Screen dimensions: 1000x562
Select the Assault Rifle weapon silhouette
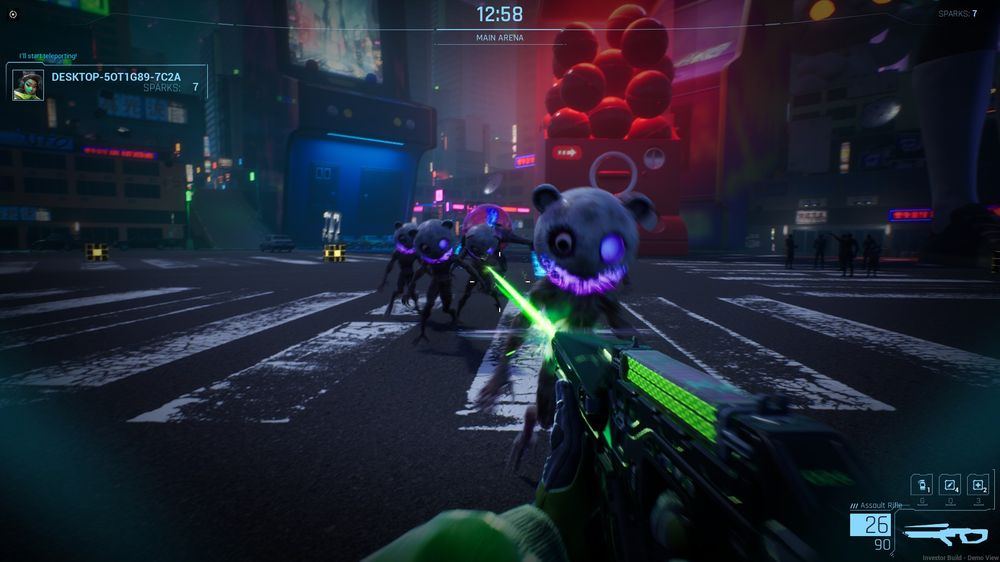[x=944, y=531]
